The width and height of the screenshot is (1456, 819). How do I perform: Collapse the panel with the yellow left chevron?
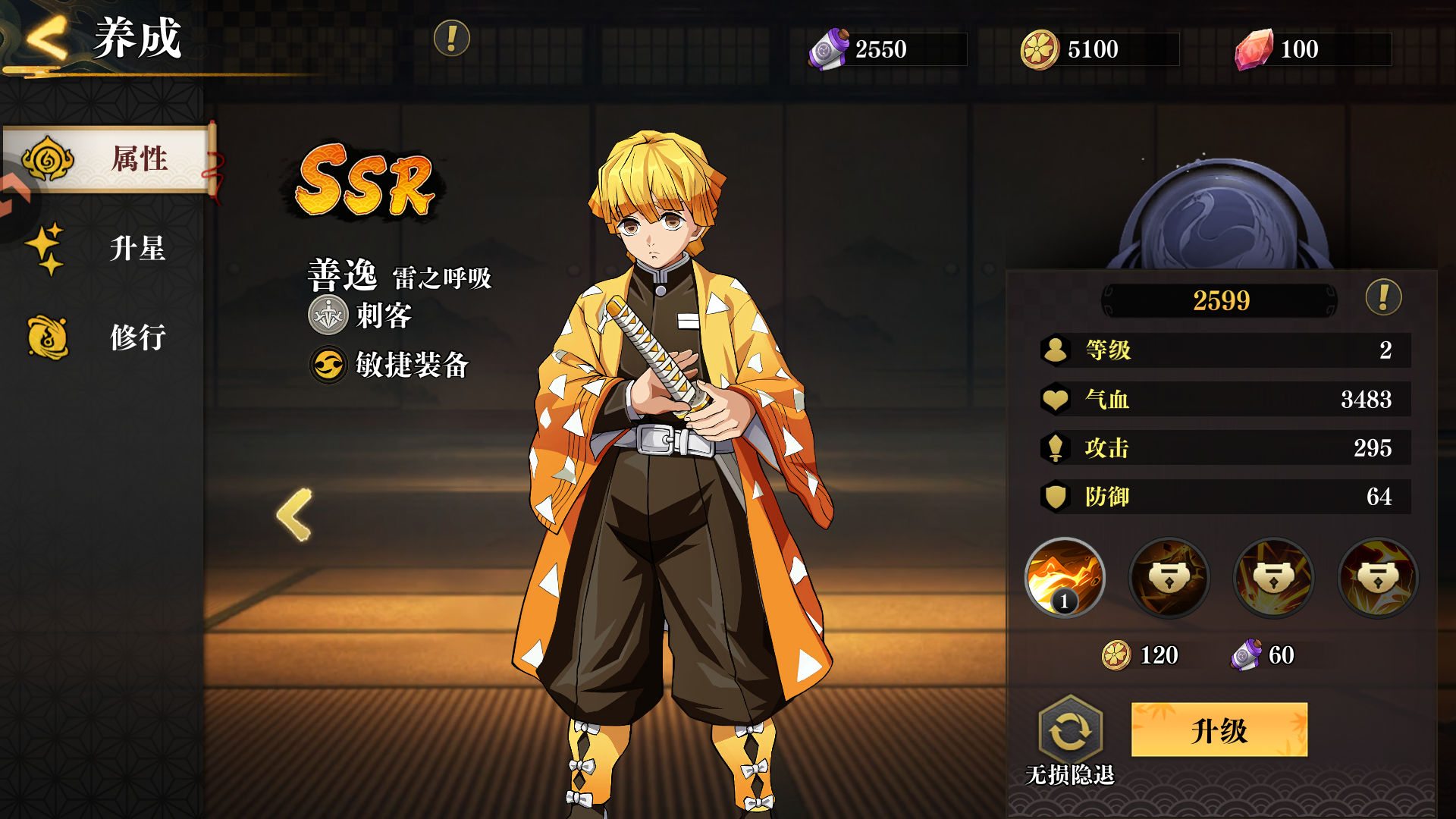[x=296, y=516]
